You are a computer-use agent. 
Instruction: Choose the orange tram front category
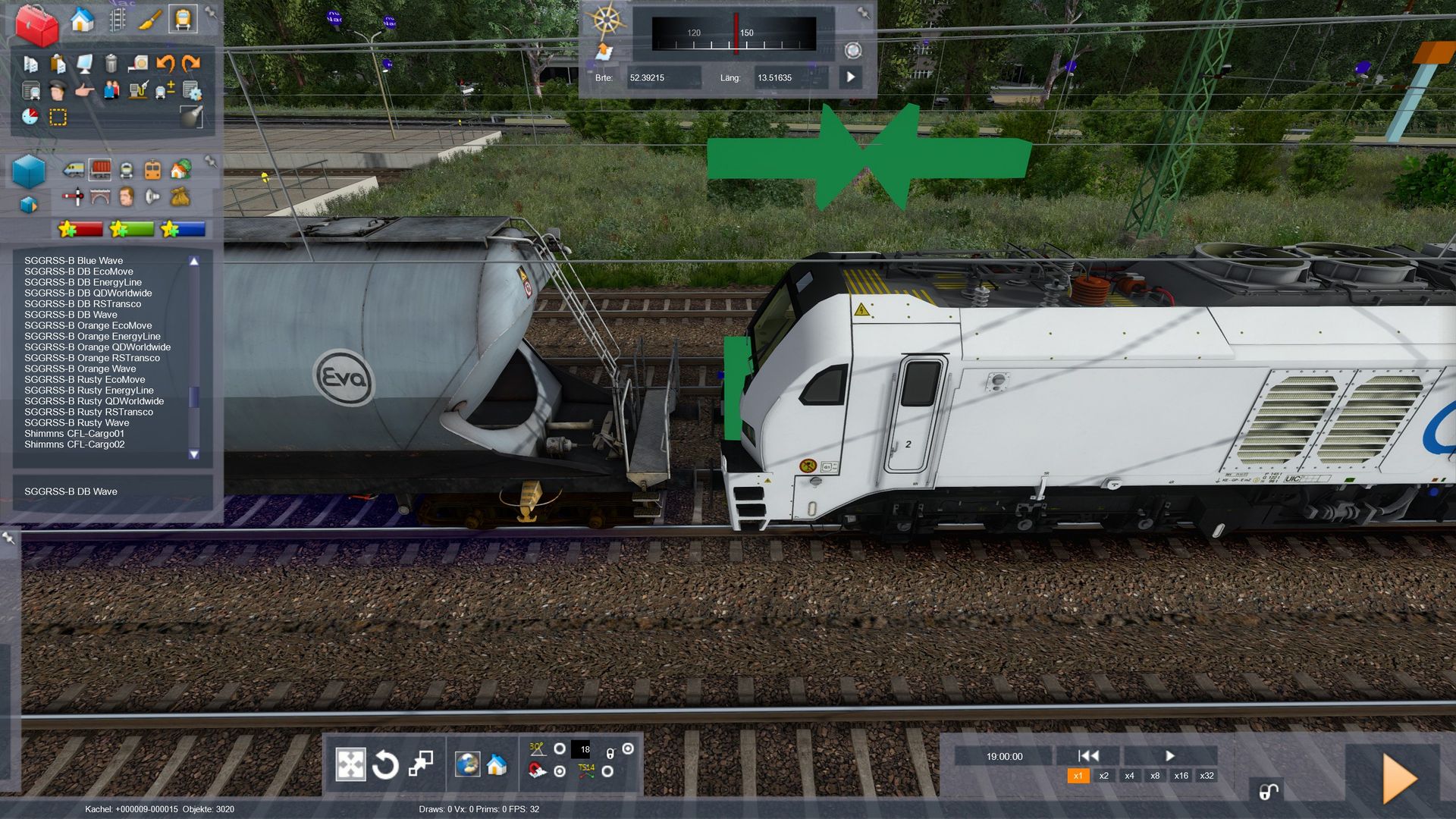point(152,170)
